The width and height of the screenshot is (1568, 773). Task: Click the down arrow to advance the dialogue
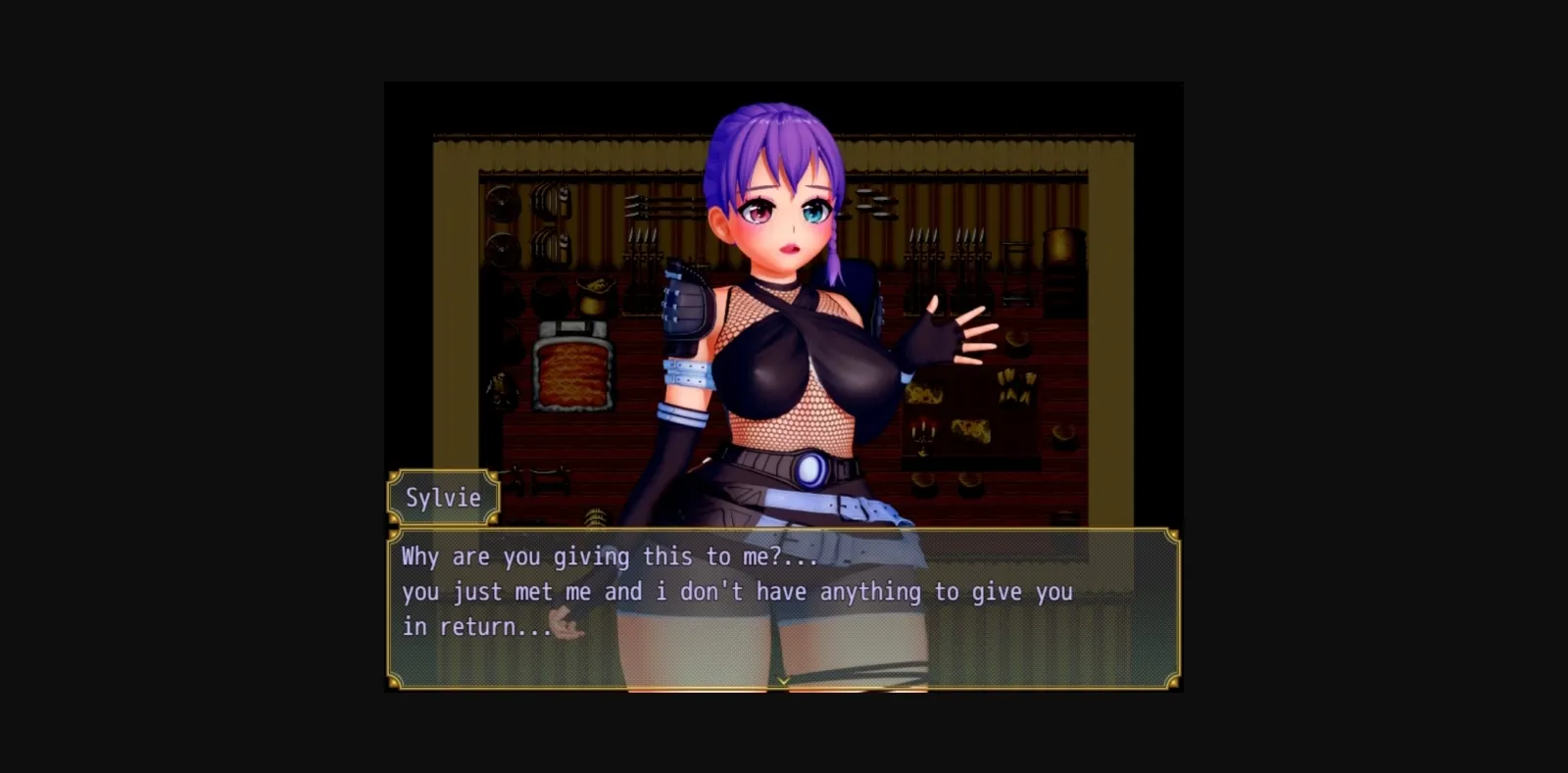pos(784,681)
